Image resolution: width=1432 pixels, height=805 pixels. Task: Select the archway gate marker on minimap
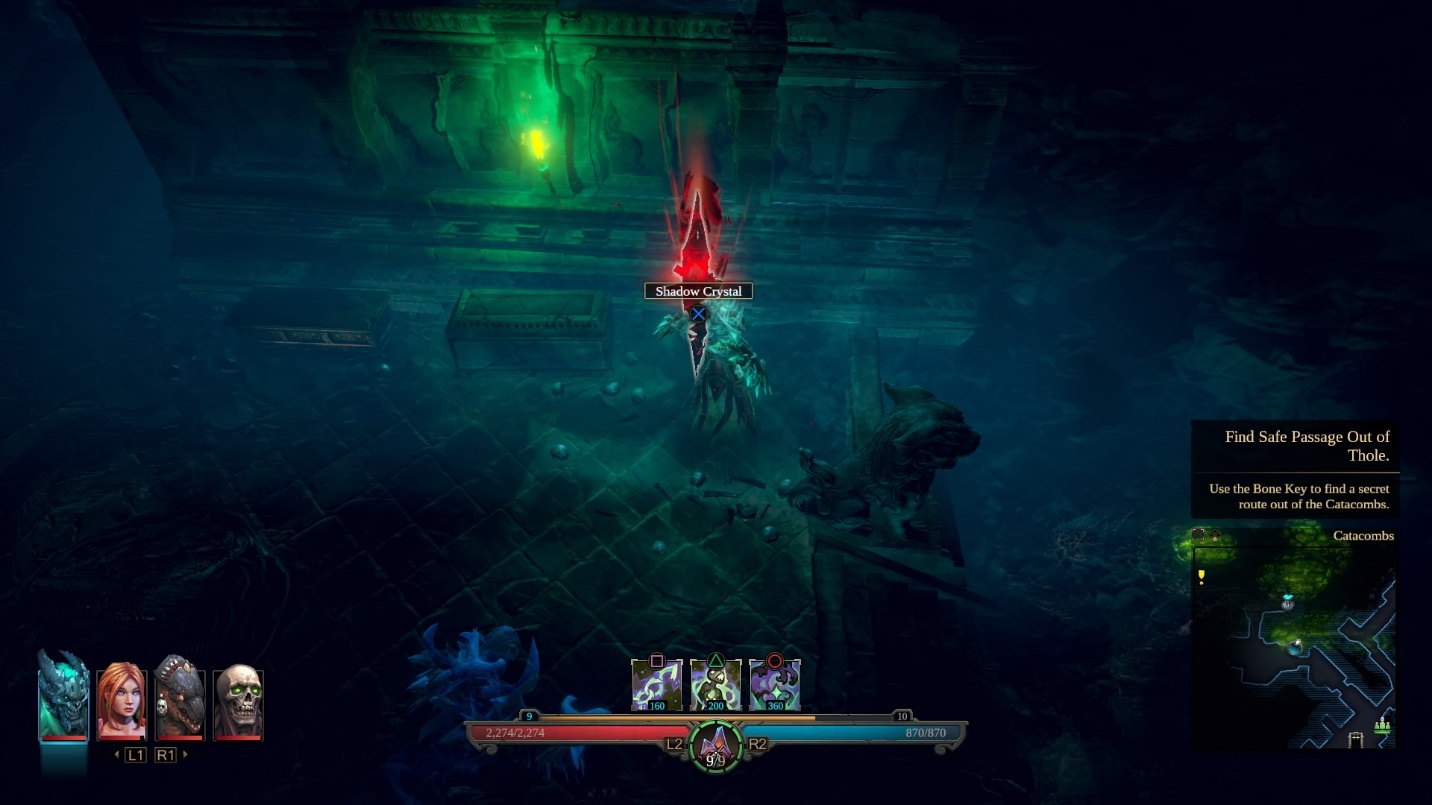1356,740
